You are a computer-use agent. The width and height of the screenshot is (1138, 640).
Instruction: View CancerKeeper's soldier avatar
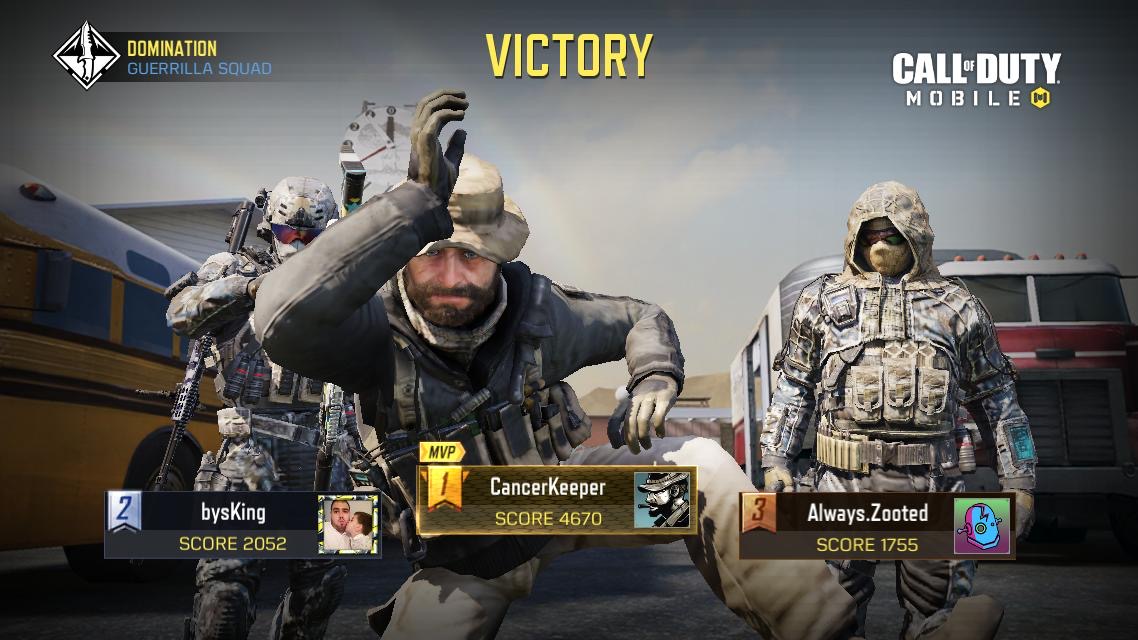pos(663,499)
